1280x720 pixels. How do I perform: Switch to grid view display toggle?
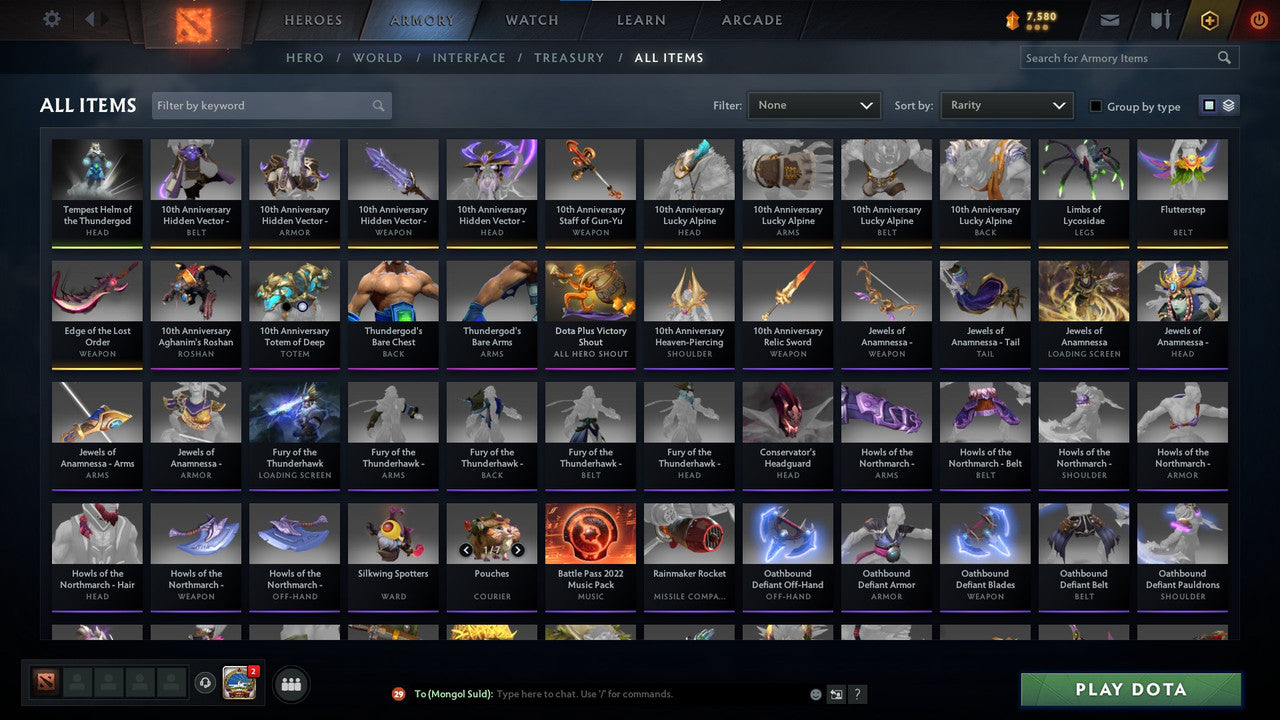1212,105
